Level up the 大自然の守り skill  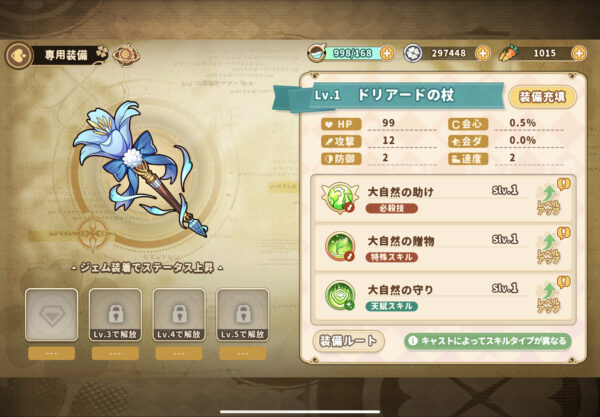point(549,297)
